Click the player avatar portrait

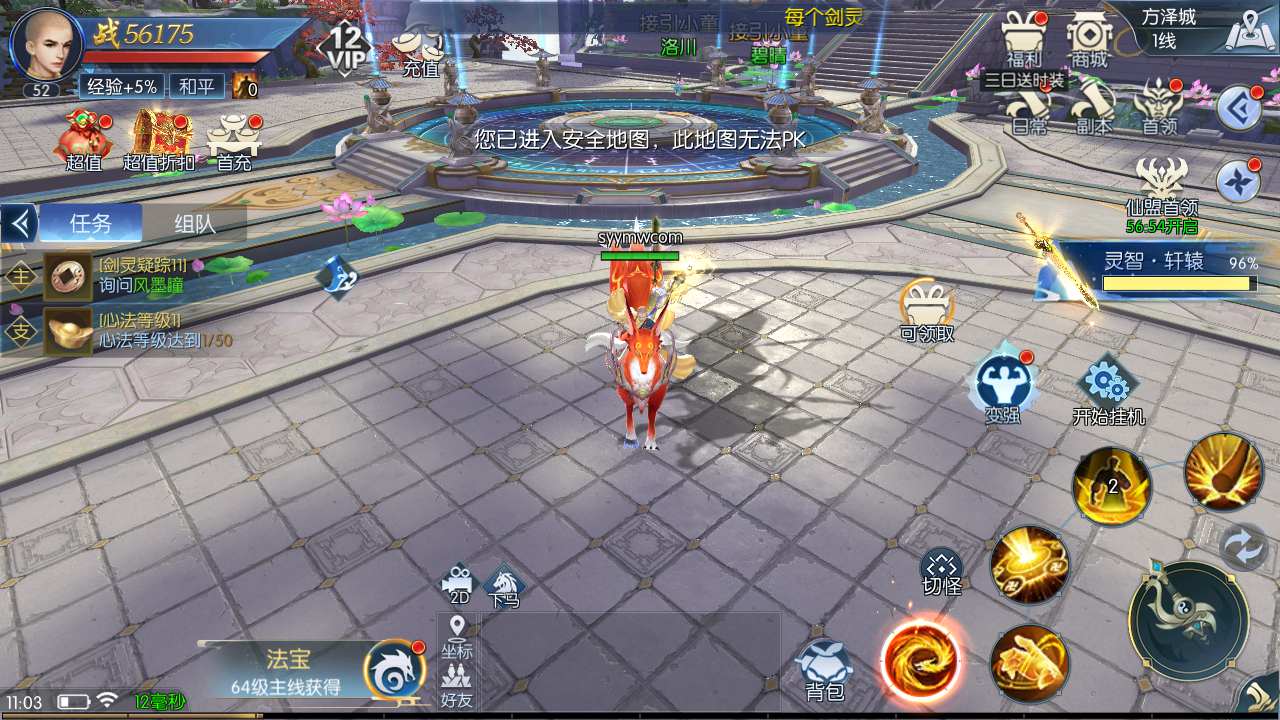(x=44, y=45)
